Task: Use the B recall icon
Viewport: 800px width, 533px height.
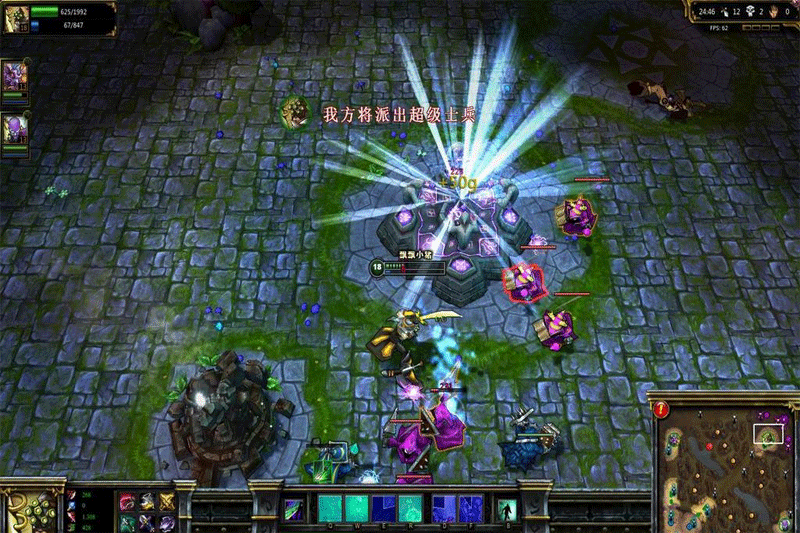Action: click(x=507, y=508)
